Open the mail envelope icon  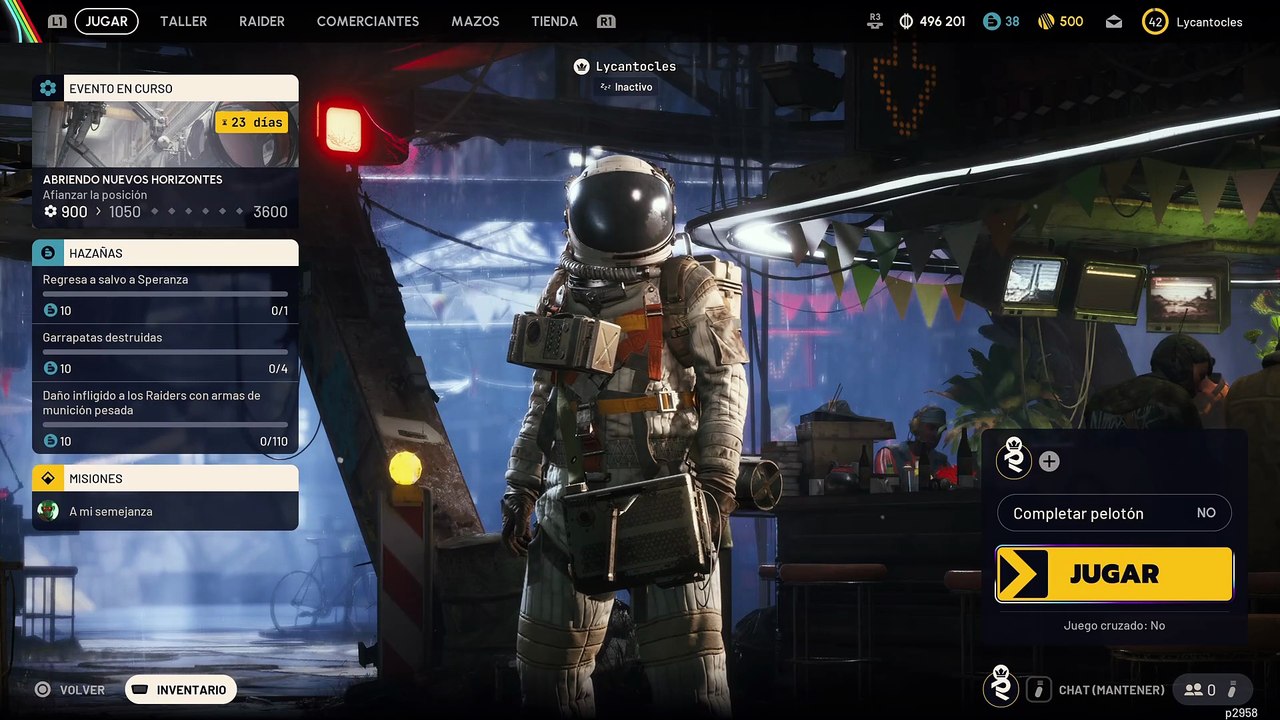tap(1114, 22)
